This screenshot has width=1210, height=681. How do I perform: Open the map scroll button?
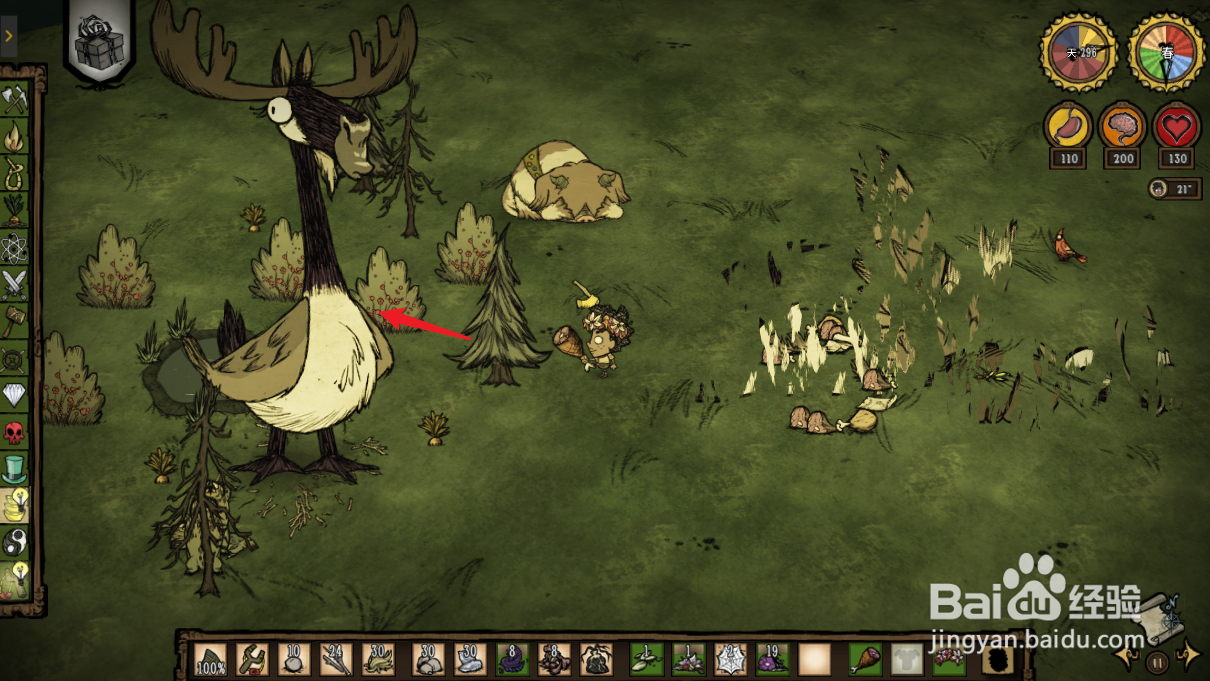(x=1157, y=616)
